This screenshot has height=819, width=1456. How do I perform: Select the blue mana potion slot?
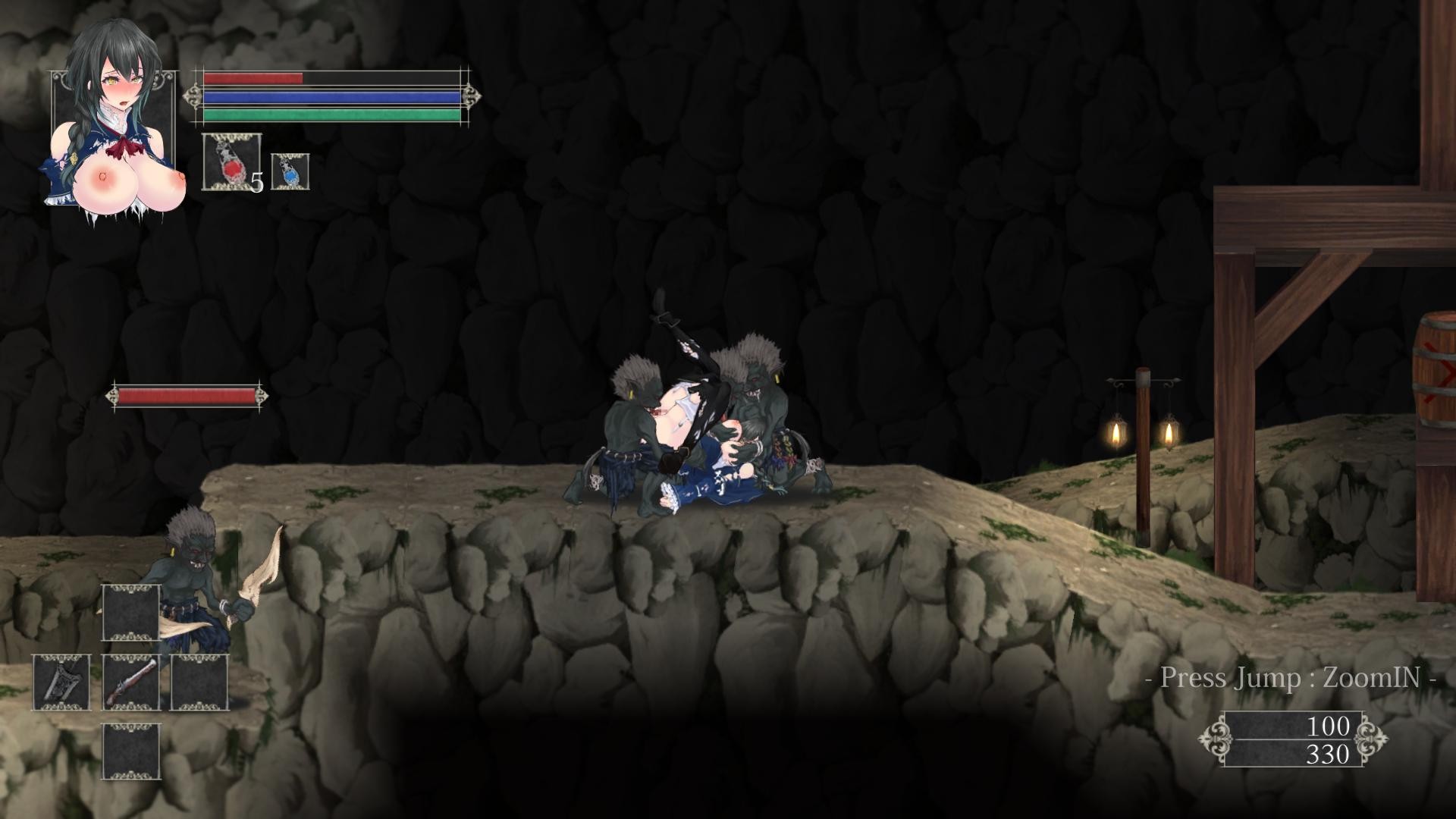click(290, 171)
